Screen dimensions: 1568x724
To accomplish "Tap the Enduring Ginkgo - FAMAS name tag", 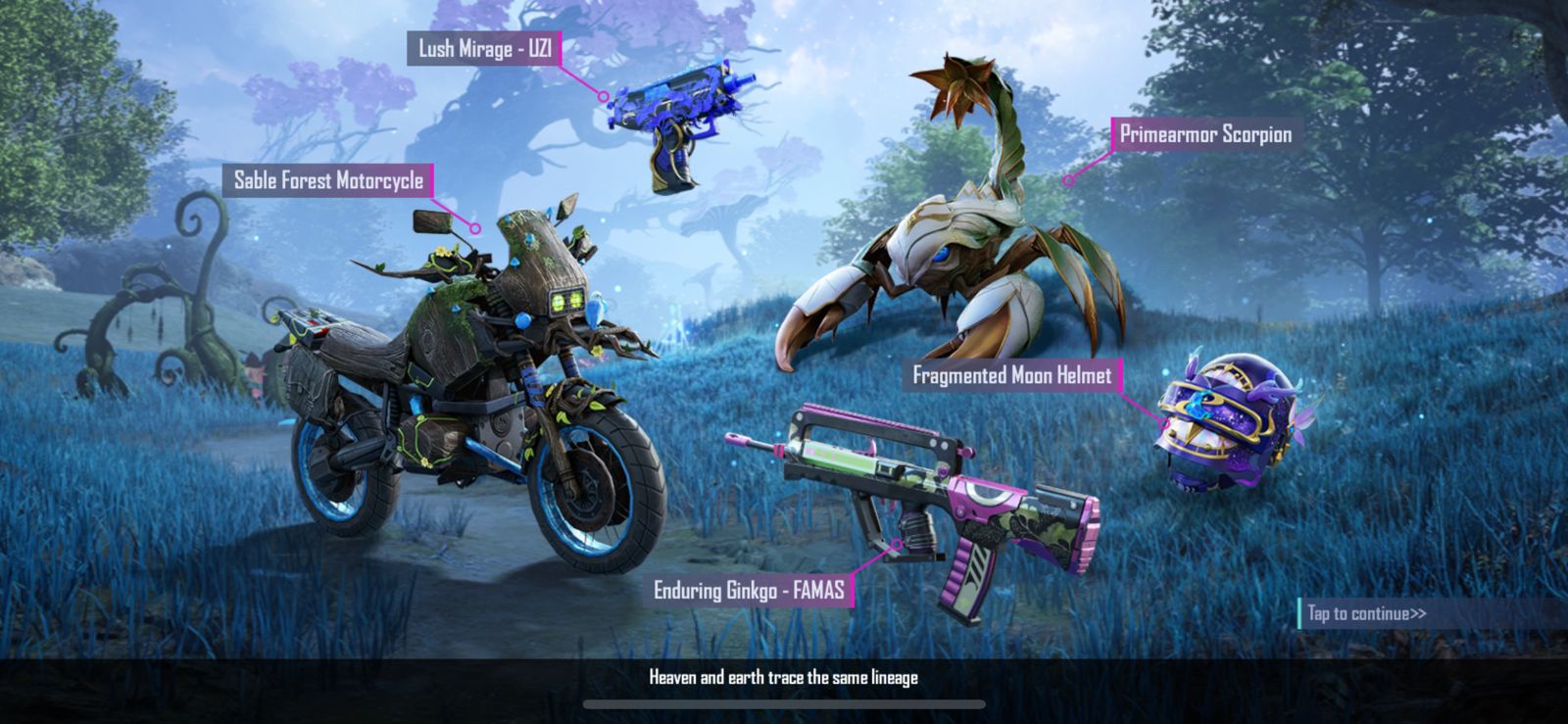I will [753, 590].
